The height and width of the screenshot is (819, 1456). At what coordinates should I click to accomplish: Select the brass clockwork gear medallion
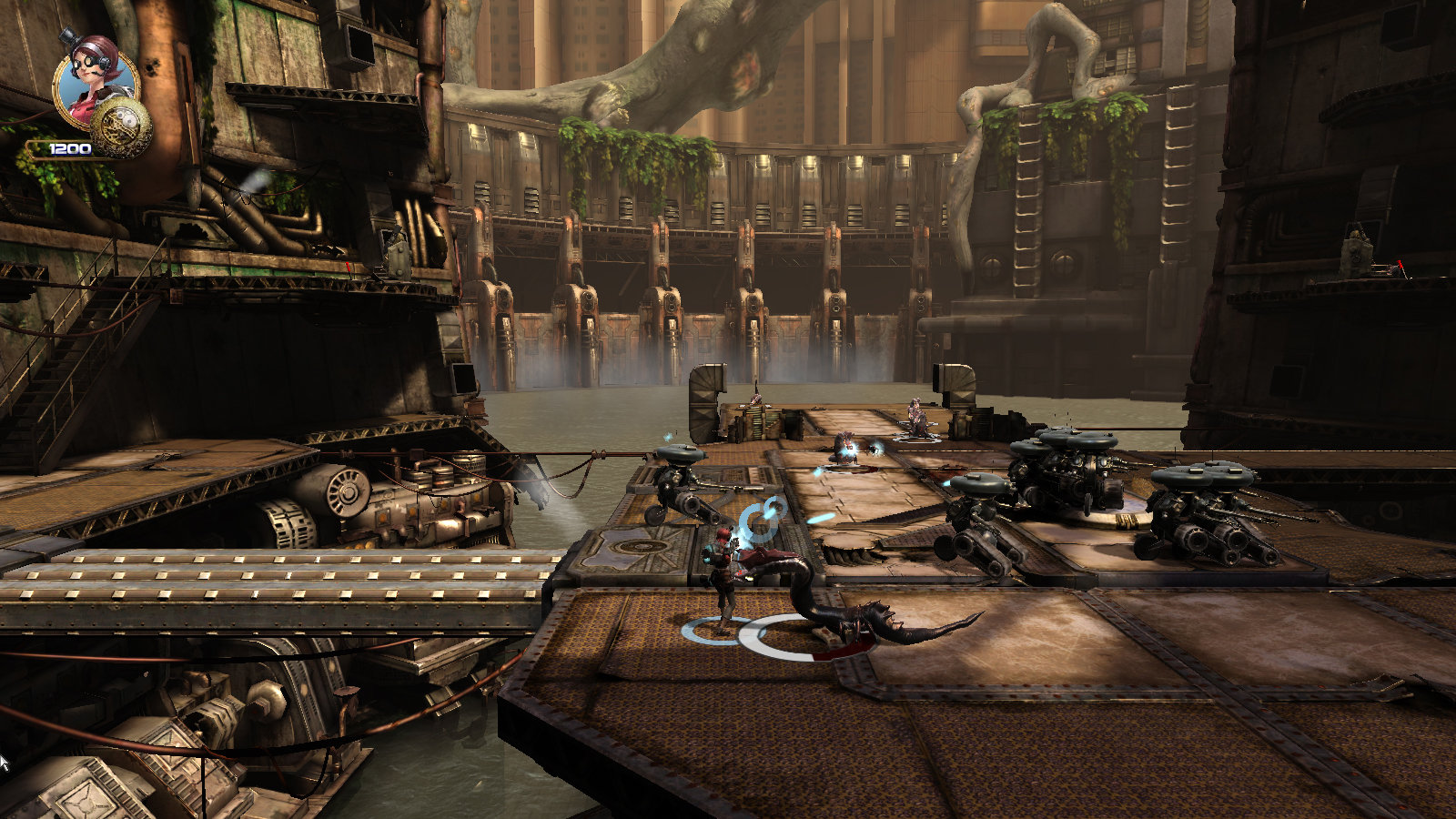tap(122, 127)
